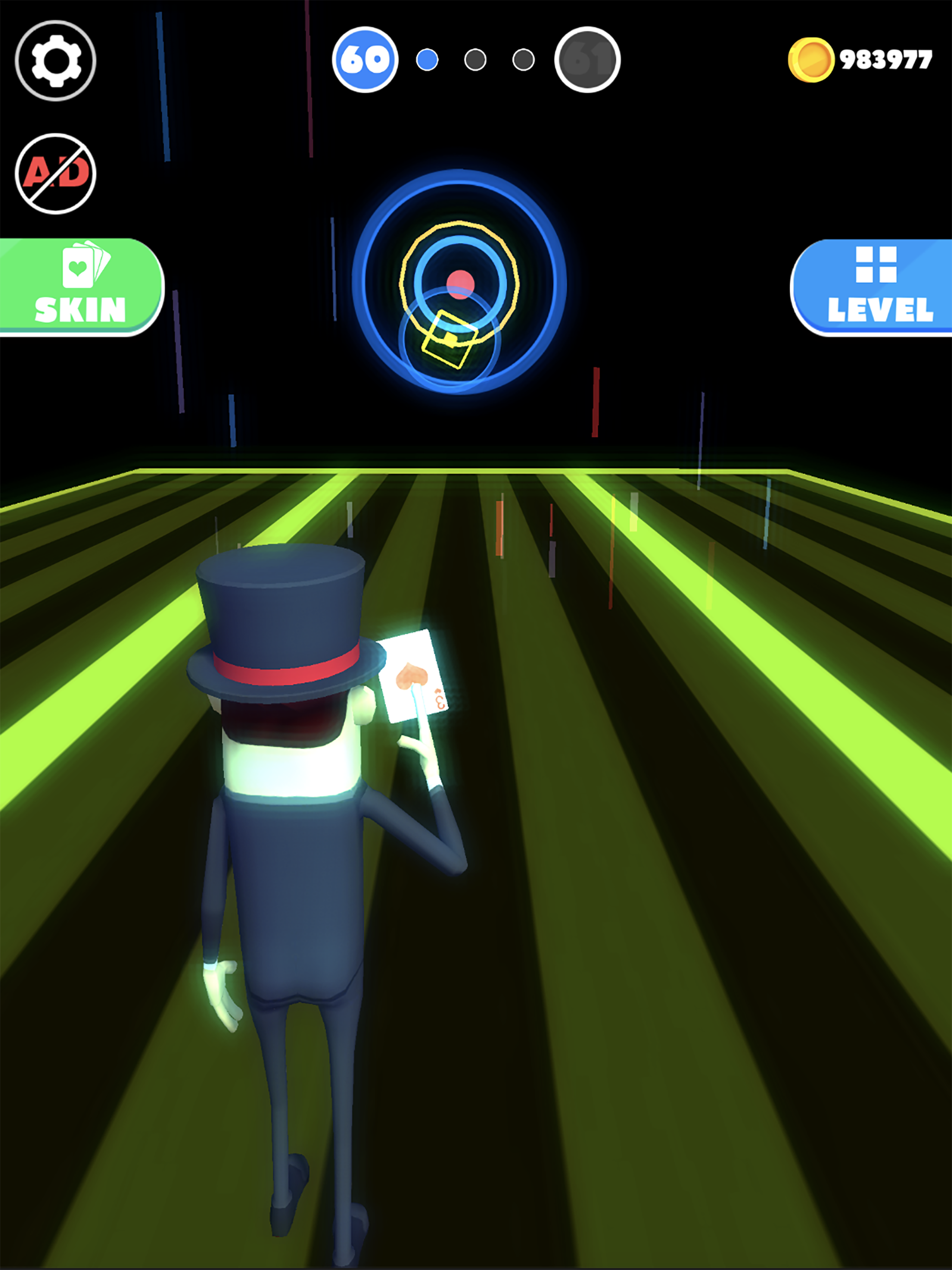Tap the second gray progress dot
This screenshot has width=952, height=1270.
pyautogui.click(x=476, y=59)
